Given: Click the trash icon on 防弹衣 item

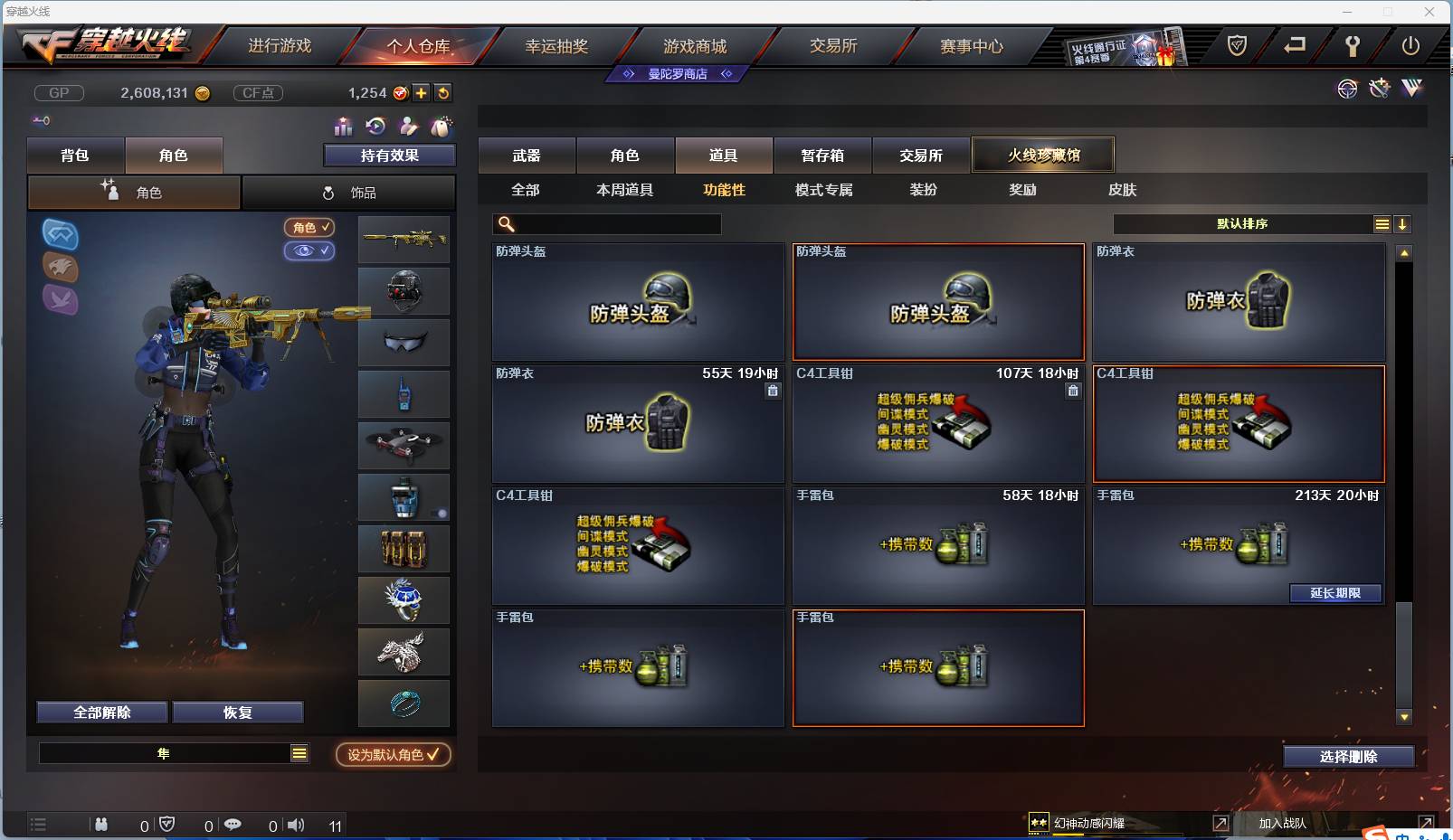Looking at the screenshot, I should pos(773,391).
